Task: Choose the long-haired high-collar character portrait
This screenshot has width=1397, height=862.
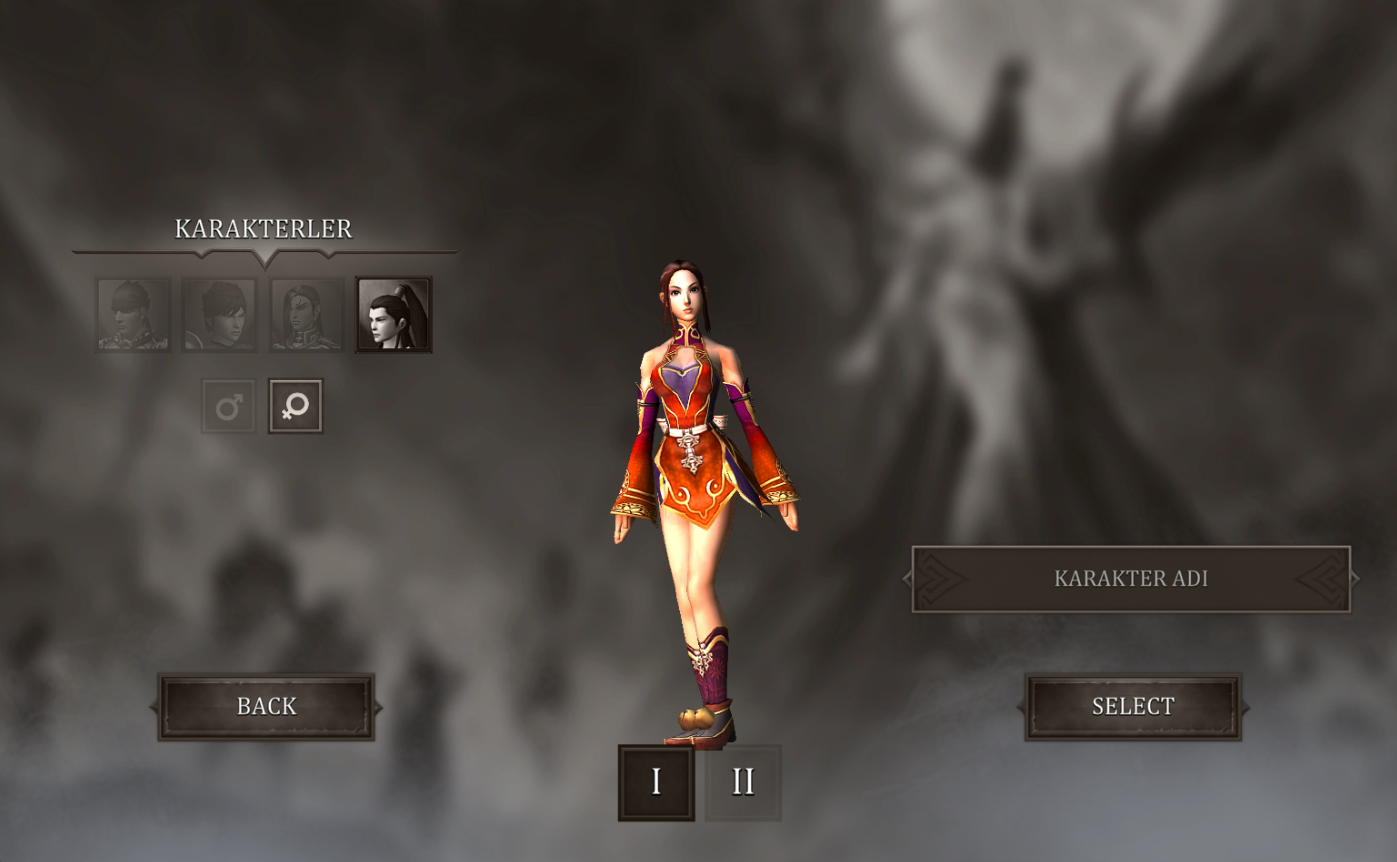Action: pyautogui.click(x=307, y=315)
